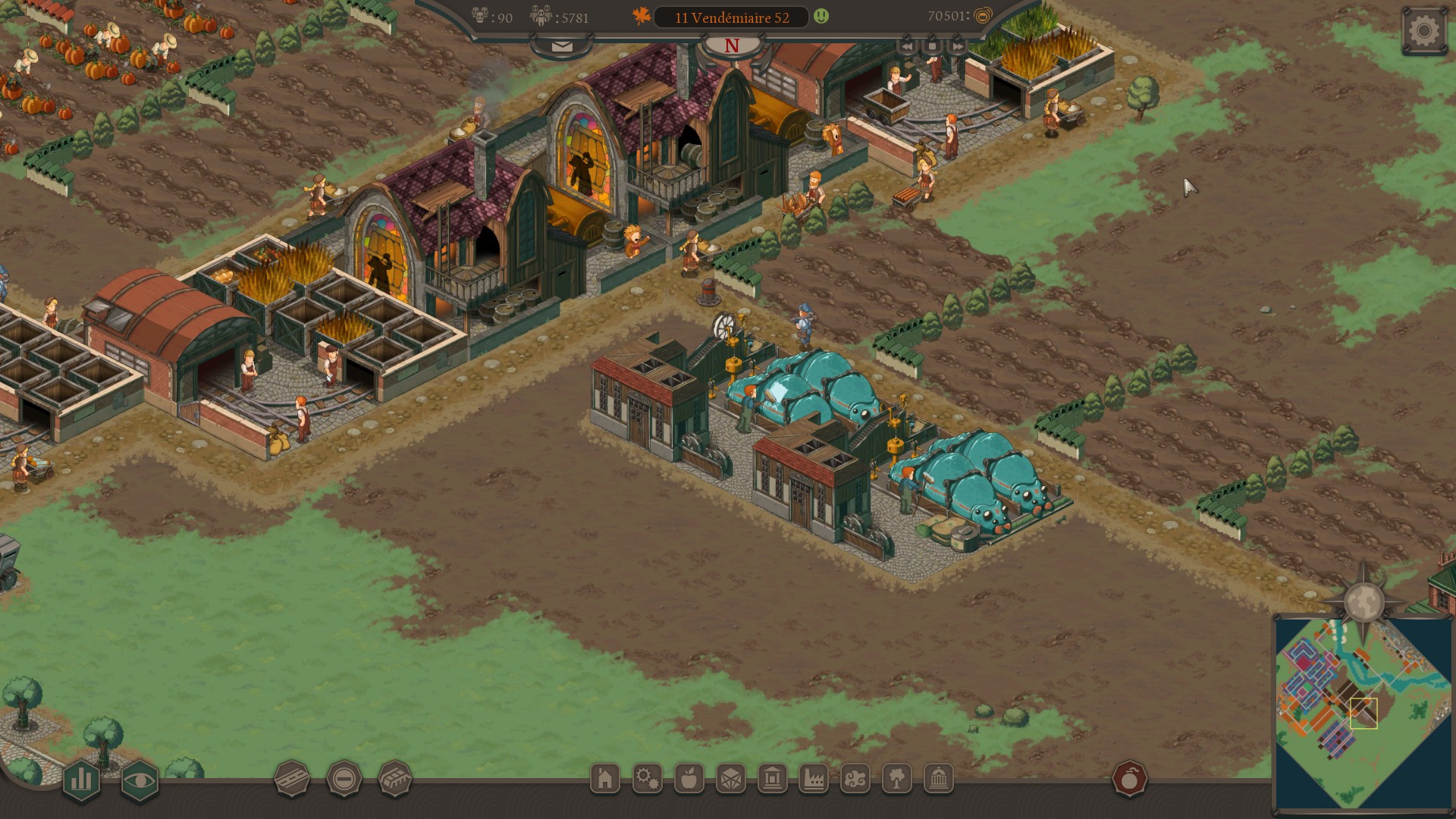The width and height of the screenshot is (1456, 819).
Task: Open the envelope messages panel
Action: tap(562, 46)
